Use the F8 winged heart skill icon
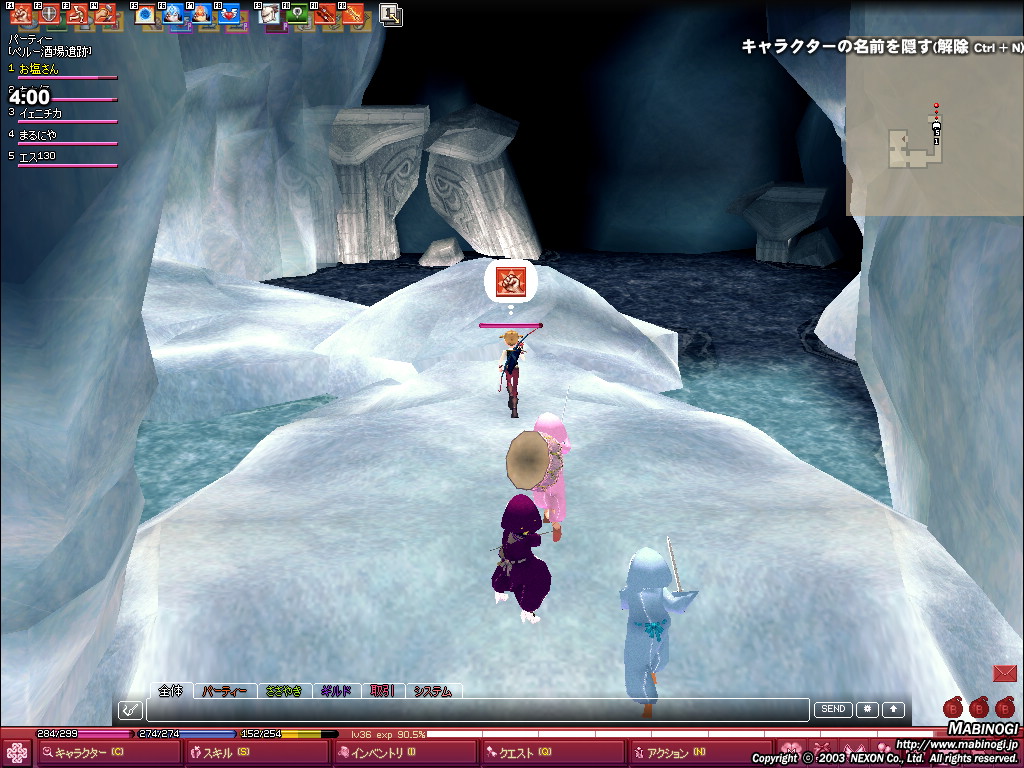The height and width of the screenshot is (768, 1024). click(229, 15)
